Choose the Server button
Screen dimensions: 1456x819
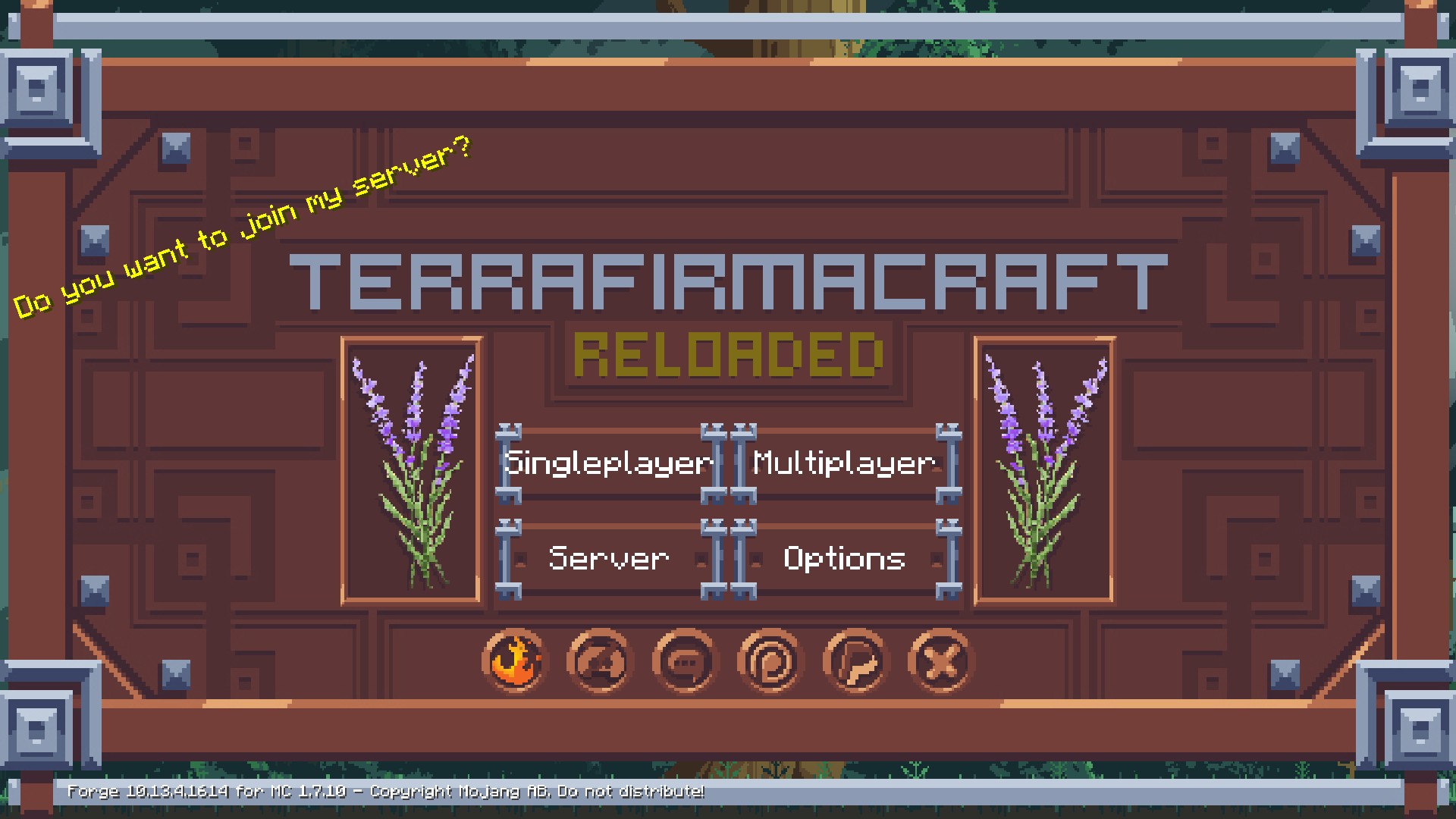click(x=608, y=559)
